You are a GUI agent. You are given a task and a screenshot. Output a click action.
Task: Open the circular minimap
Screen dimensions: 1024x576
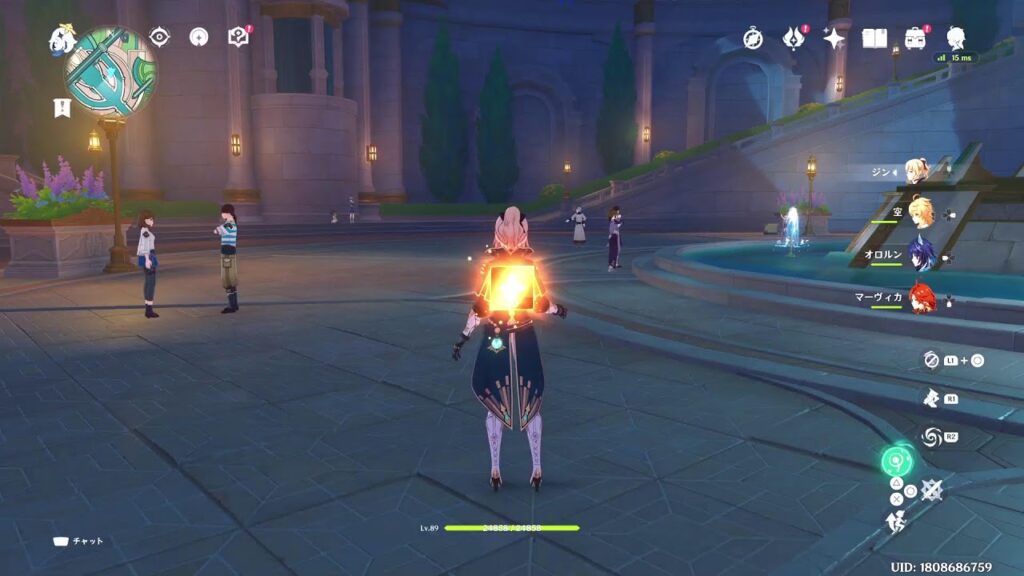pos(110,70)
